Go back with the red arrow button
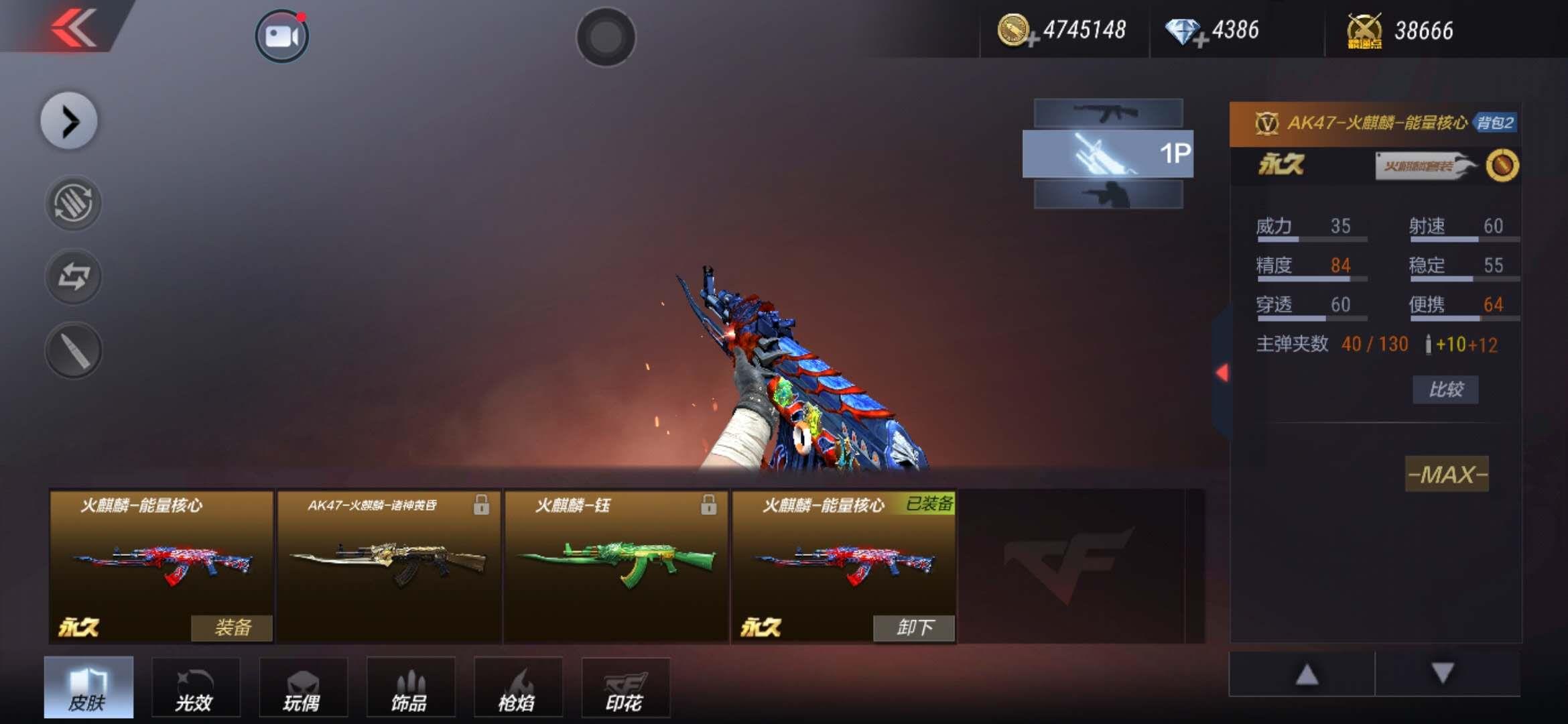This screenshot has width=1568, height=724. click(72, 28)
